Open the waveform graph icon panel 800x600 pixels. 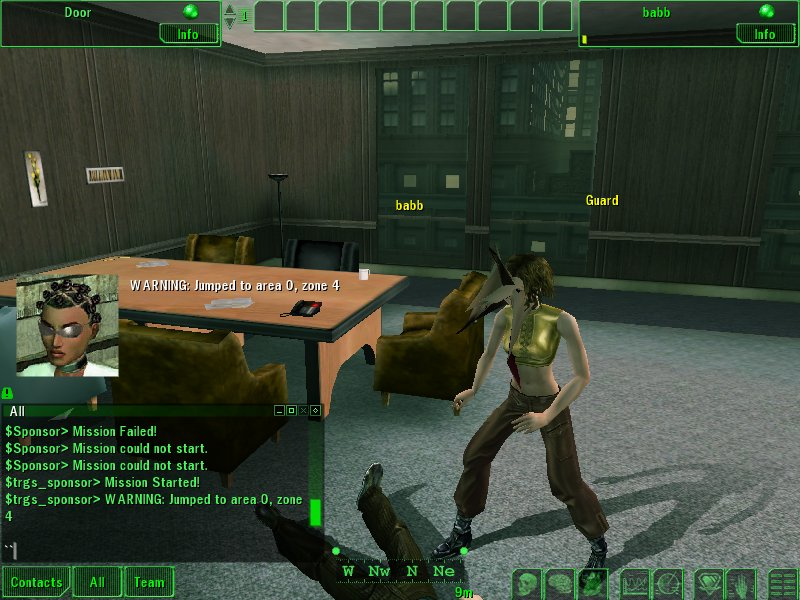[x=635, y=583]
